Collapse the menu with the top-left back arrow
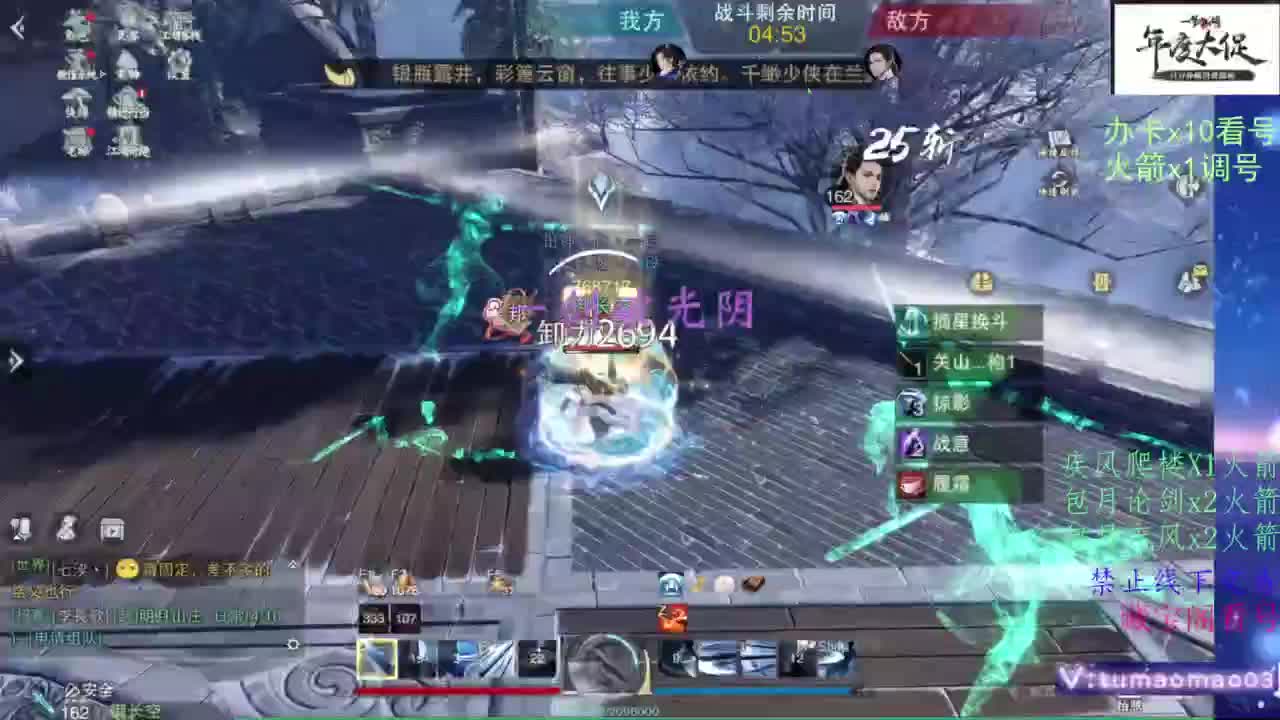1280x720 pixels. 14,26
